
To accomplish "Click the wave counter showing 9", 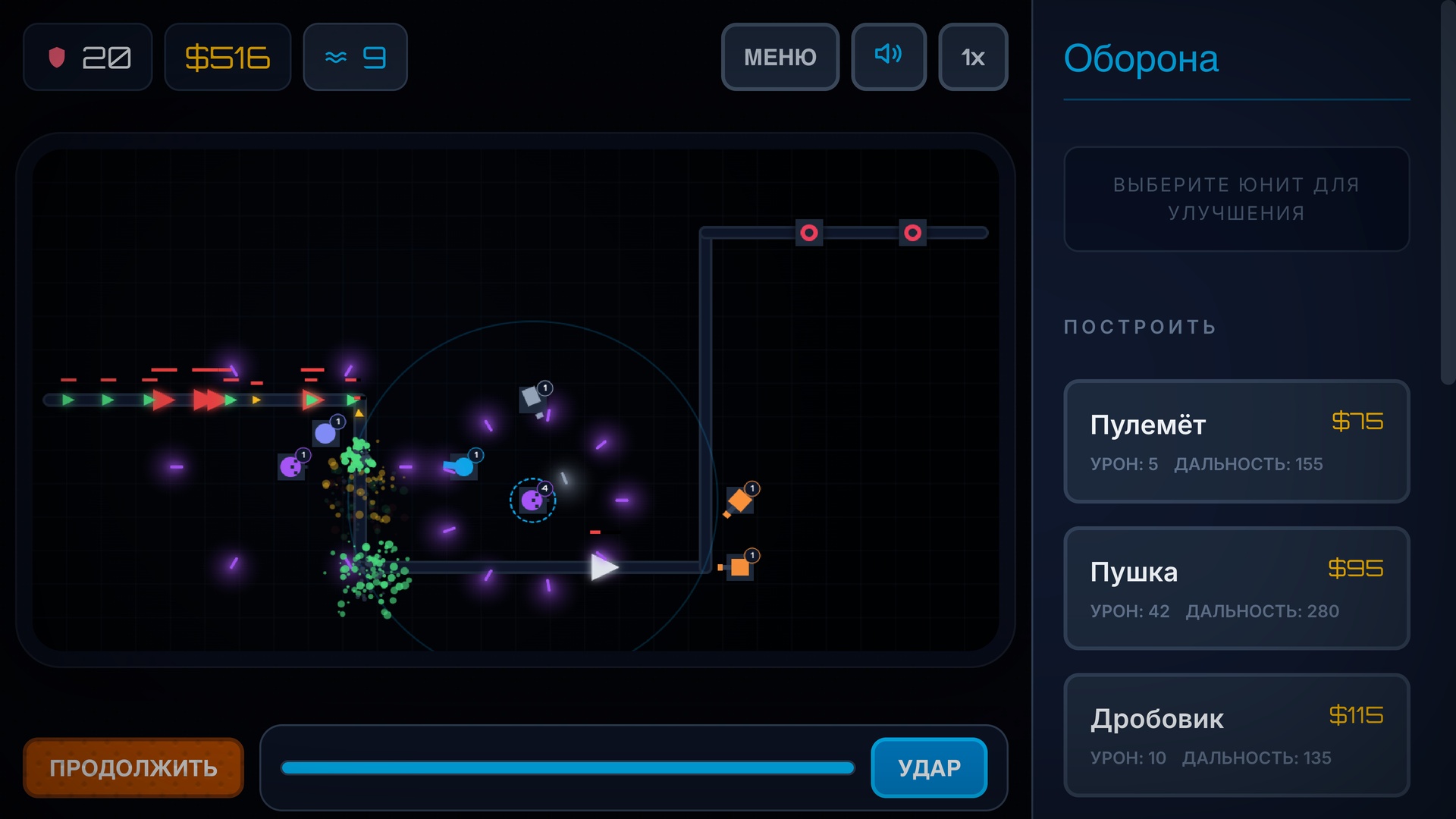I will click(x=355, y=56).
